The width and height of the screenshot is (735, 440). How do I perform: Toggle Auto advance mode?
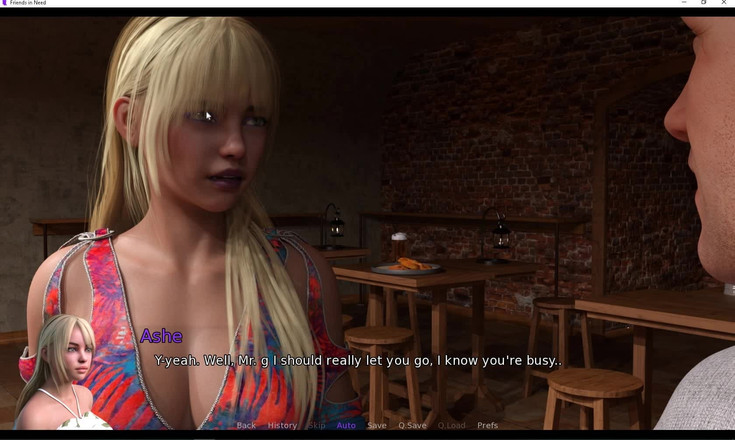346,425
